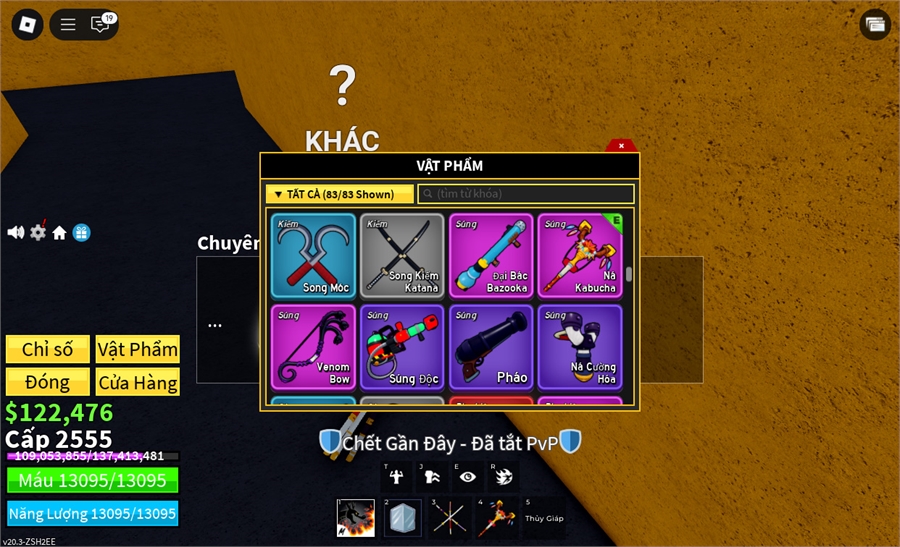Equip the ice block hotbar slot
Viewport: 900px width, 547px height.
(404, 518)
